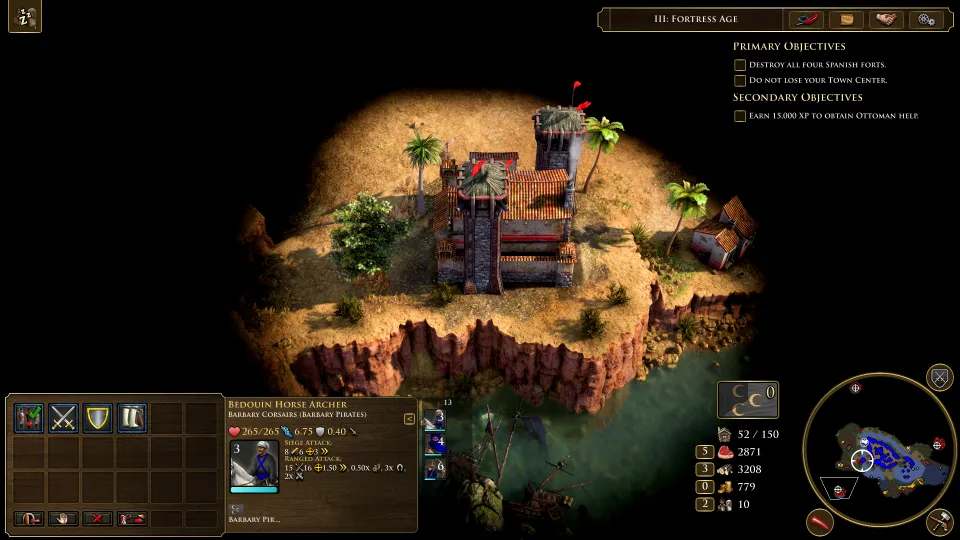Select the soldiers-with-green-checkmark command
This screenshot has width=960, height=540.
(x=29, y=417)
